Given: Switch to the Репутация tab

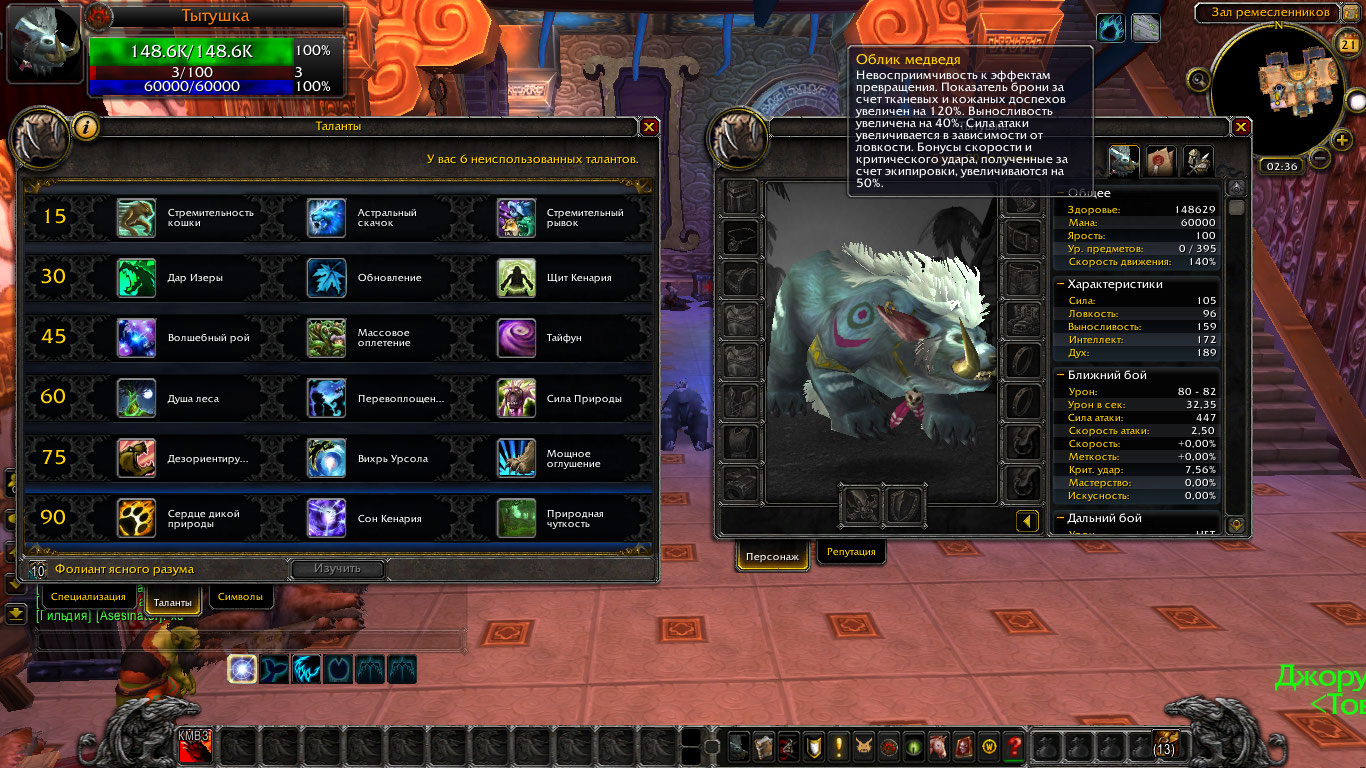Looking at the screenshot, I should click(851, 551).
